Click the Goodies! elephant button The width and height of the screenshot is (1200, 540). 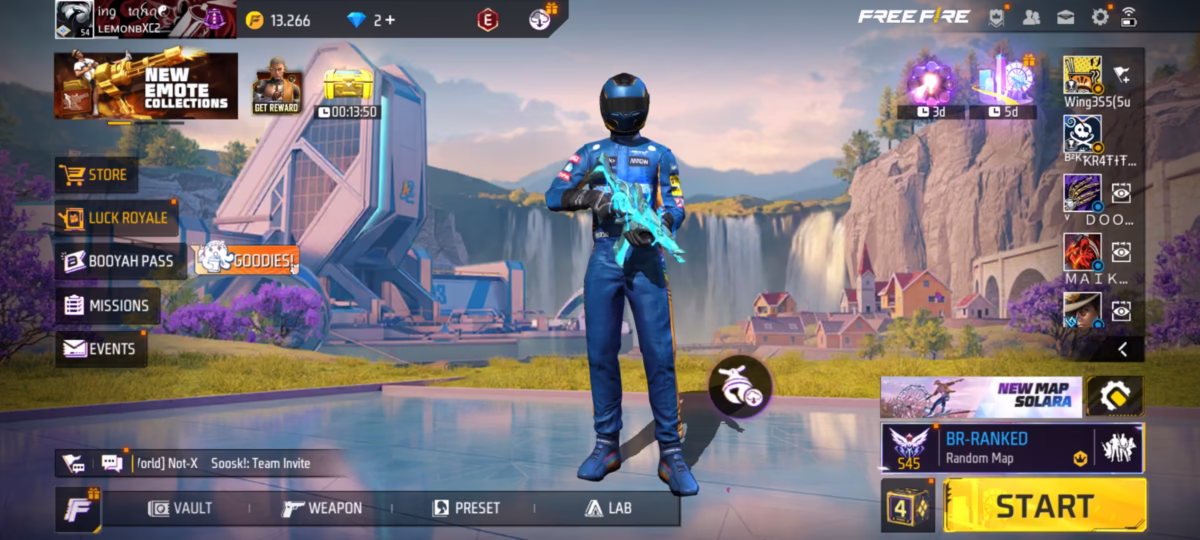tap(245, 260)
